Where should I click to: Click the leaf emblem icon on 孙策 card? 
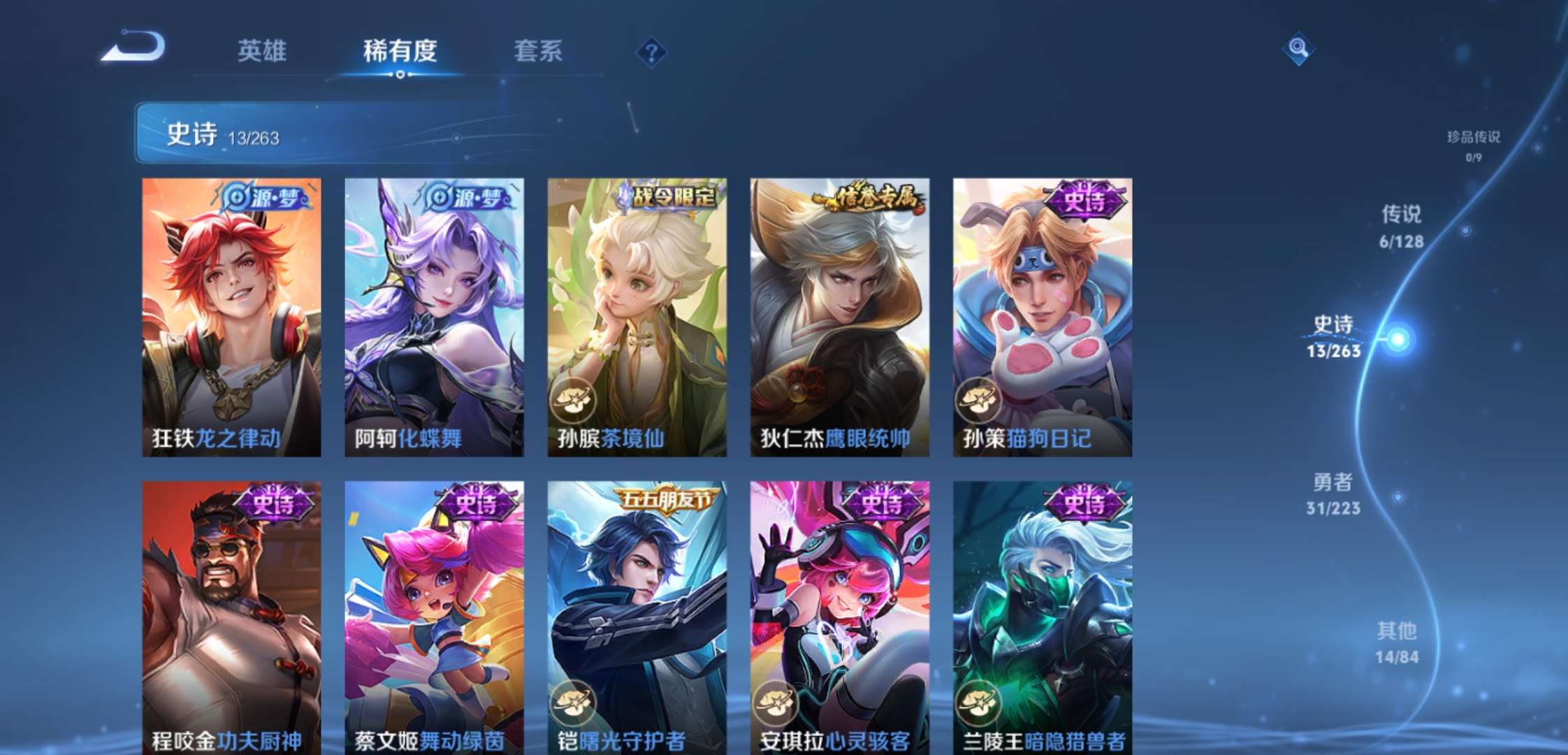[x=978, y=401]
